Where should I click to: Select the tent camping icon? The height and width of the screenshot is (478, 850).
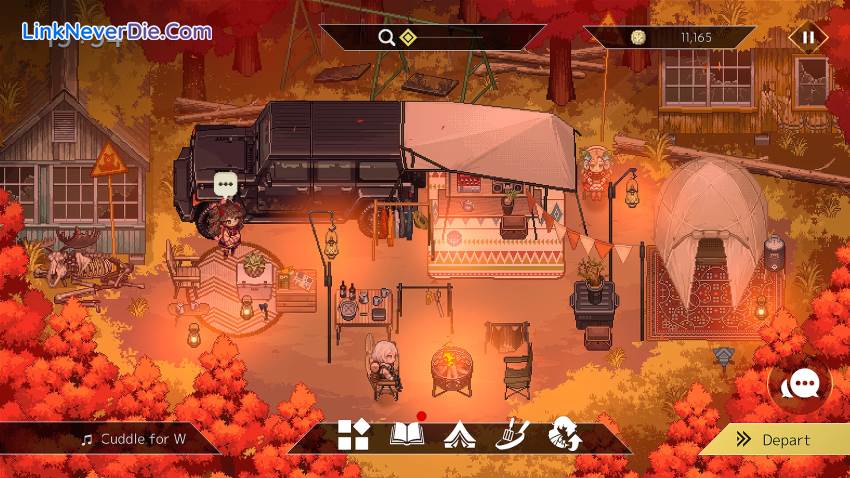459,435
